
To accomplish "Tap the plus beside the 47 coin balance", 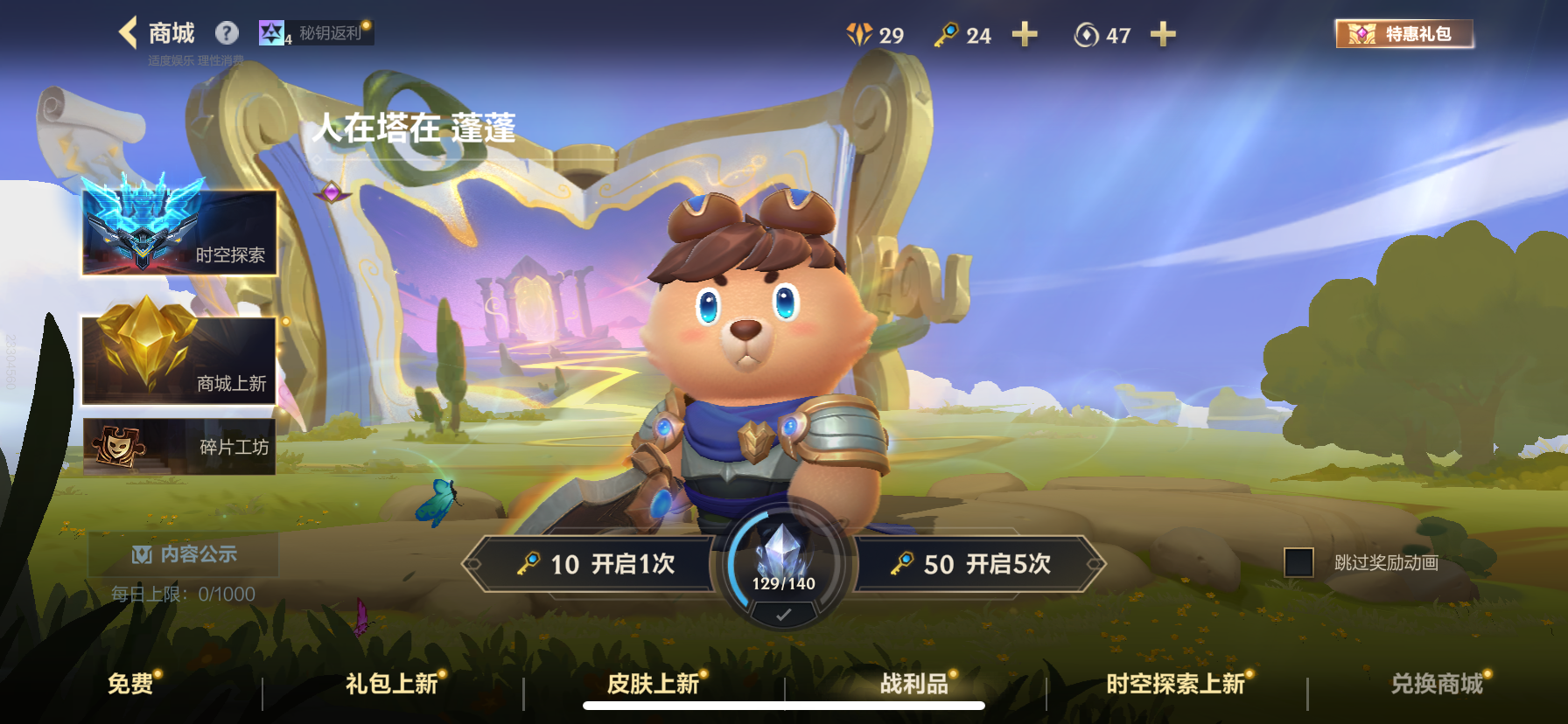I will (1162, 35).
